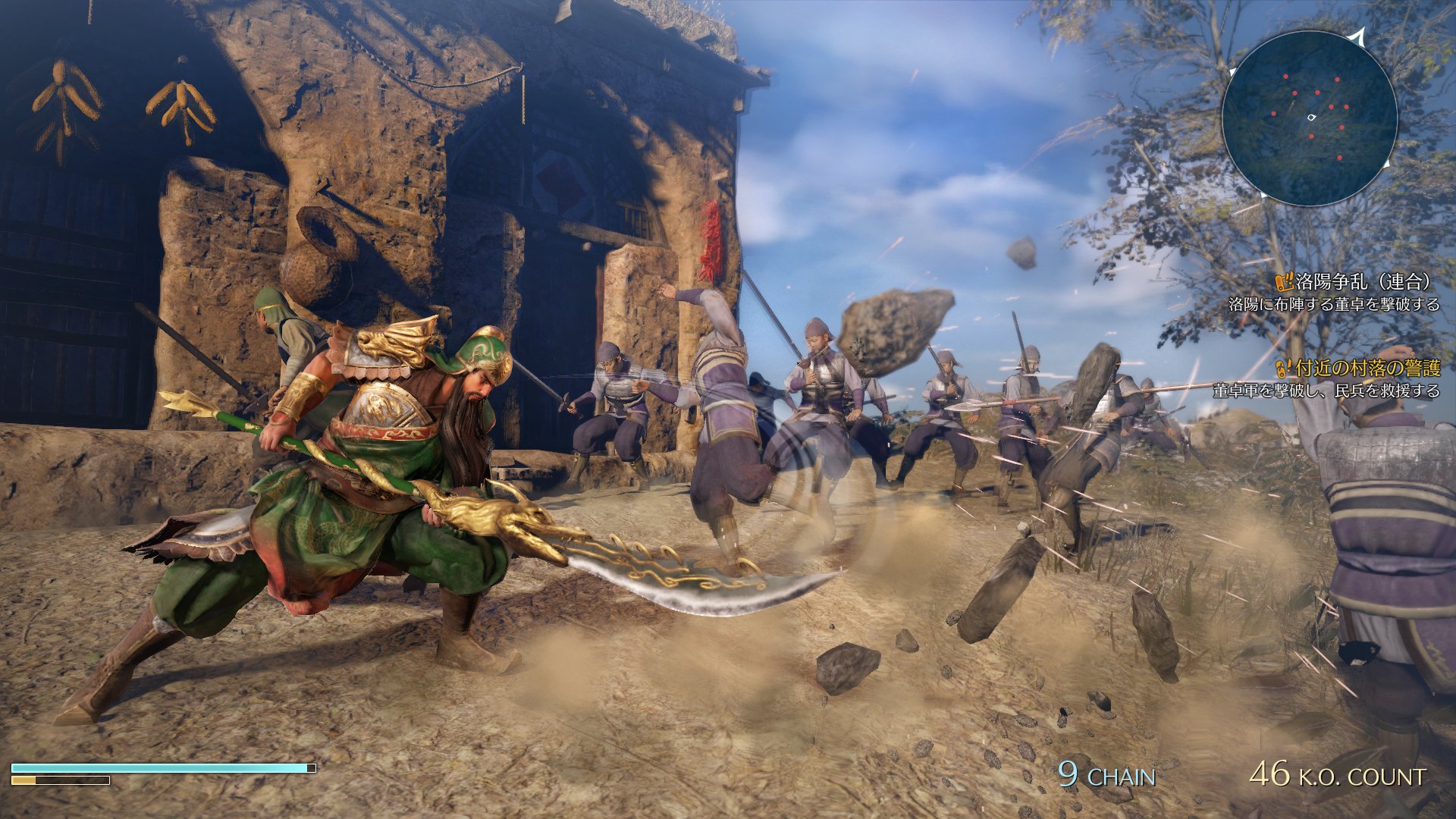This screenshot has height=819, width=1456.
Task: Click the yellow exclamation mark on the sub-mission icon
Action: [1289, 364]
